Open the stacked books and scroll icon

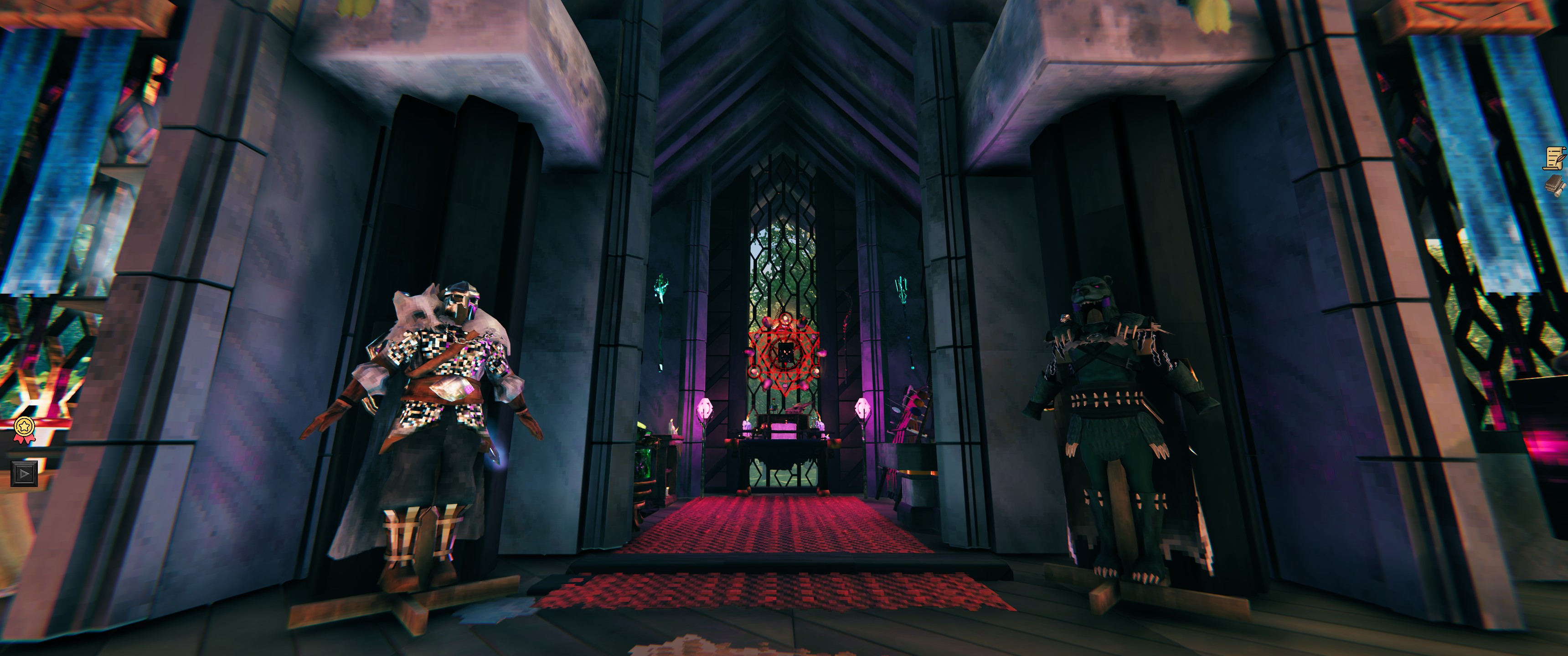pyautogui.click(x=1556, y=185)
